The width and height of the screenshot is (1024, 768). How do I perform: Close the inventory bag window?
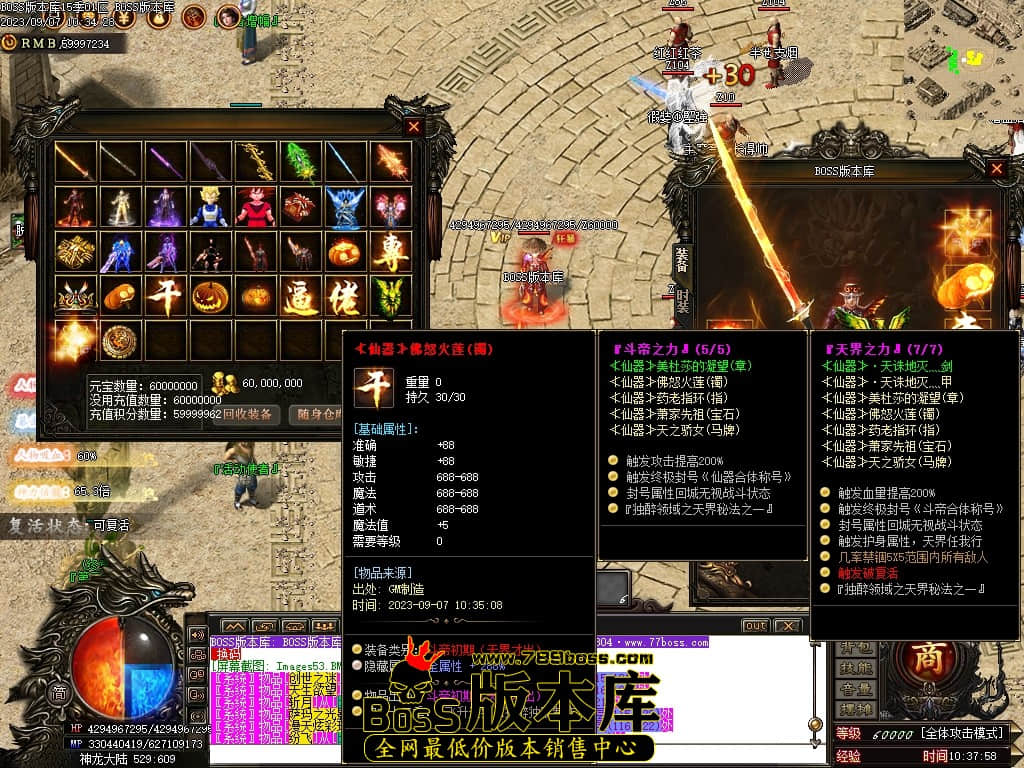(414, 127)
